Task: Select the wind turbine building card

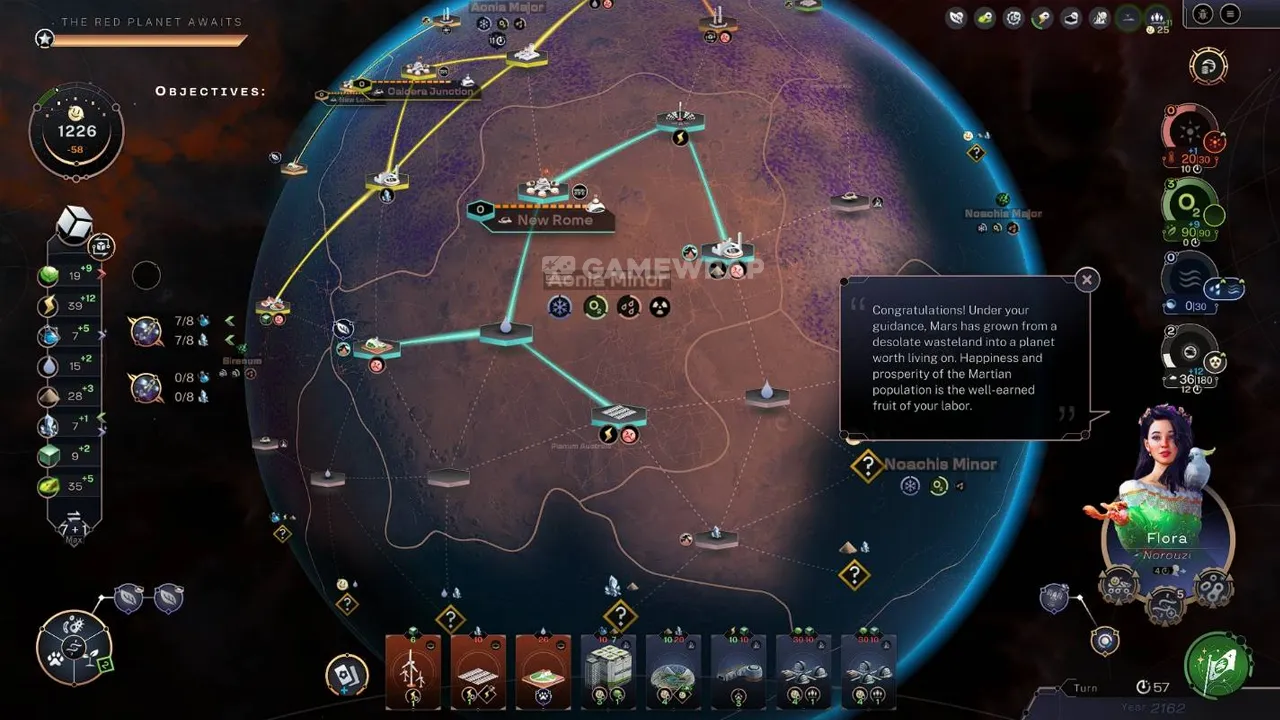Action: [412, 672]
